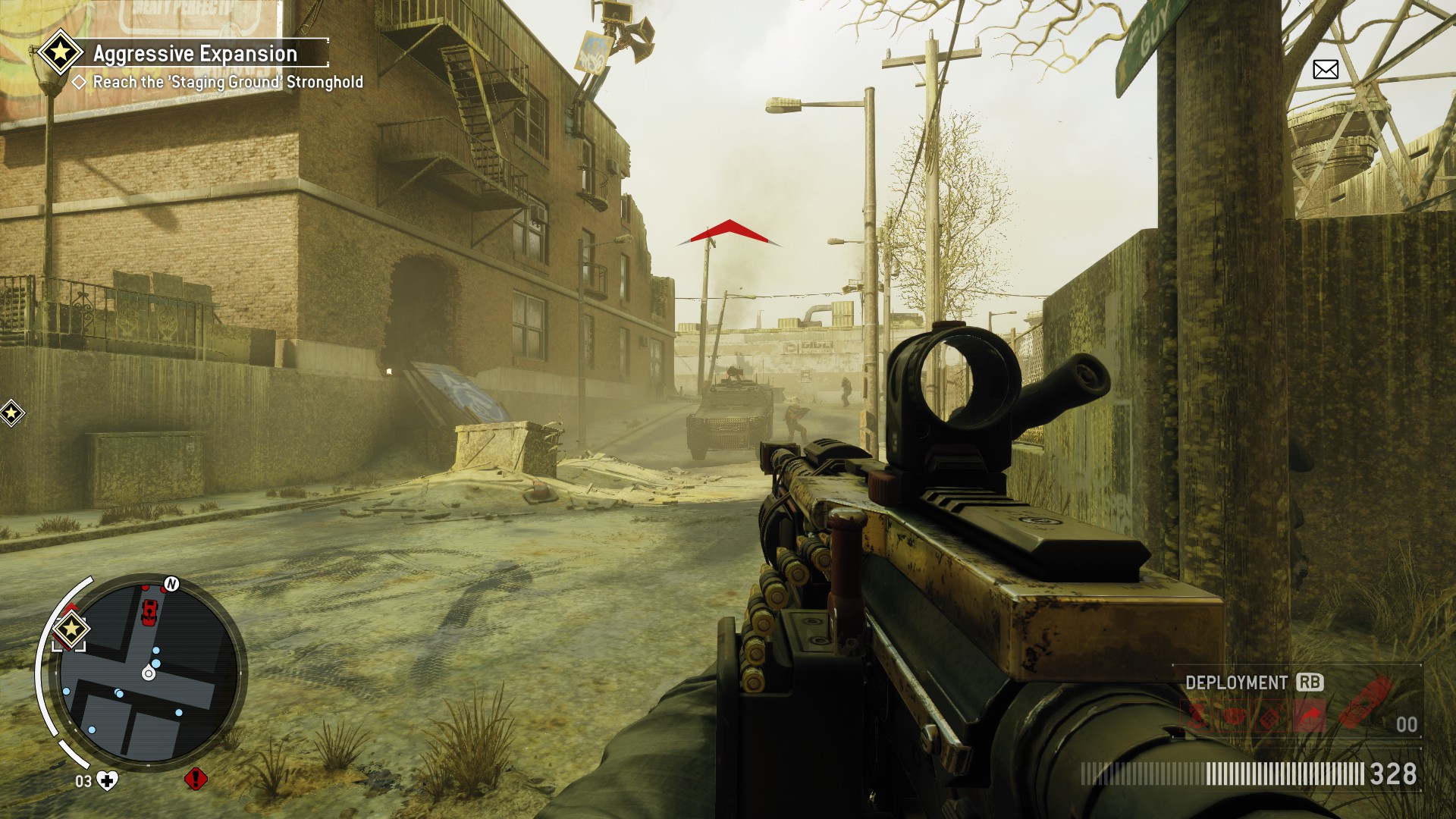This screenshot has width=1456, height=819.
Task: Open the unread message envelope icon
Action: pos(1325,70)
